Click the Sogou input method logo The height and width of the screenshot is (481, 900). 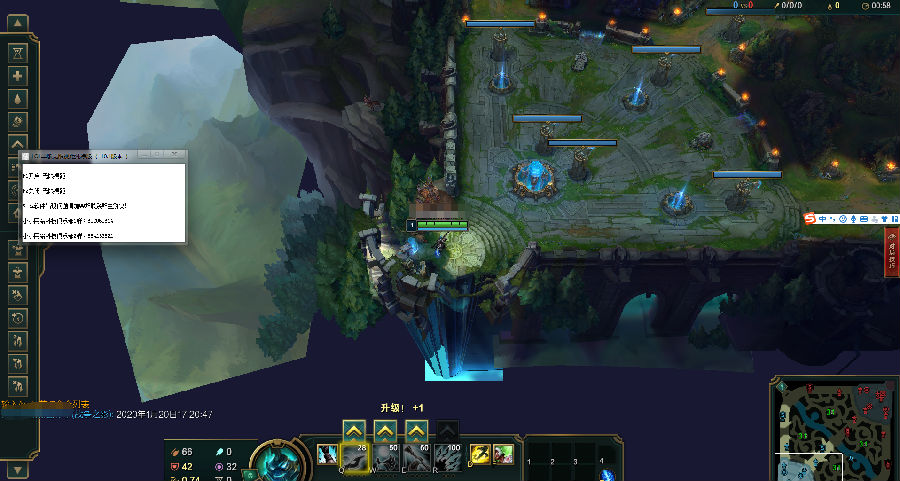point(813,219)
